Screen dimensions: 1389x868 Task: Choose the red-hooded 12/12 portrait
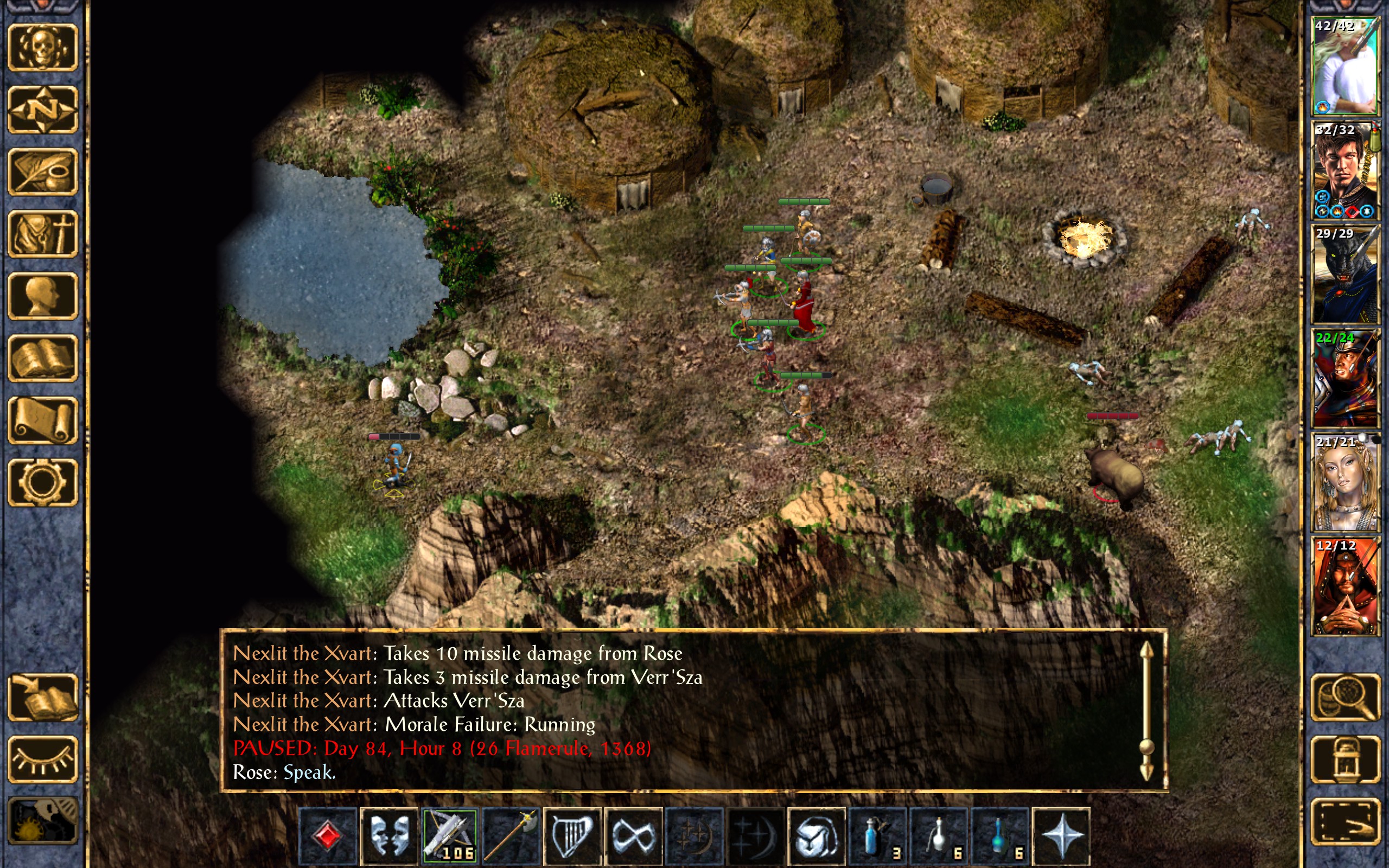click(x=1345, y=586)
